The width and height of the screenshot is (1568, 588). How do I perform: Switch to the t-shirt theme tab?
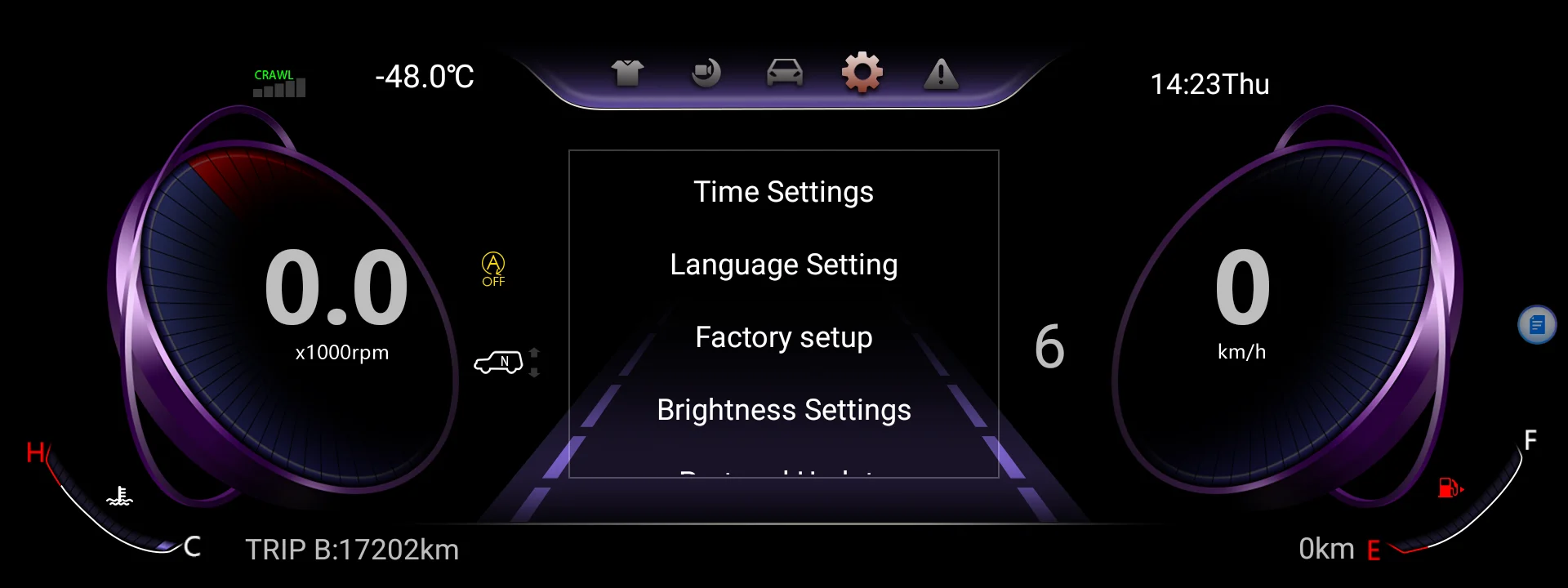pyautogui.click(x=627, y=73)
